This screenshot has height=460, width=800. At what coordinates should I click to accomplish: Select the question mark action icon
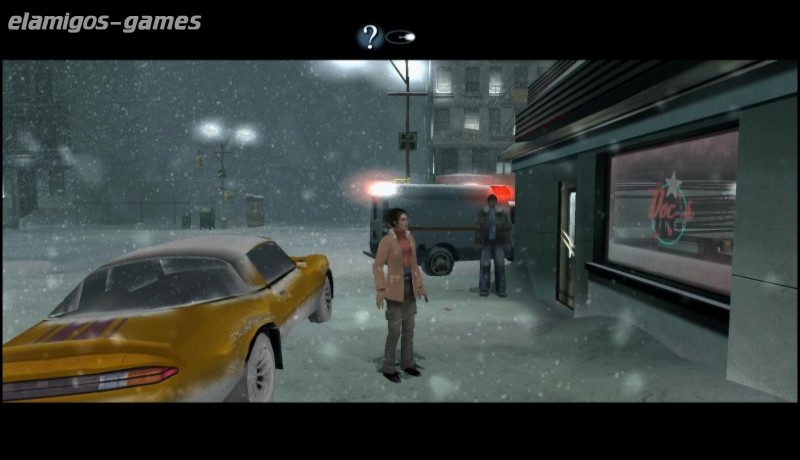(370, 38)
